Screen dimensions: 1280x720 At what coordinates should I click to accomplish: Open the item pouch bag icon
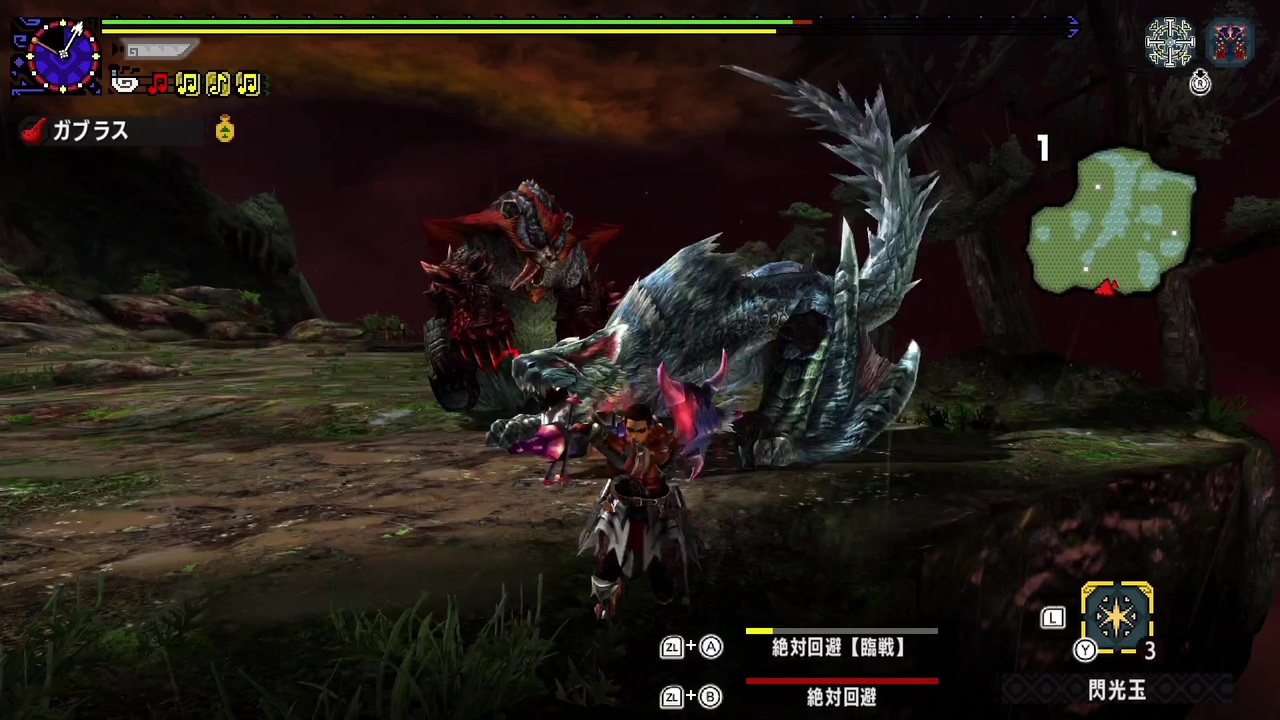pyautogui.click(x=224, y=130)
